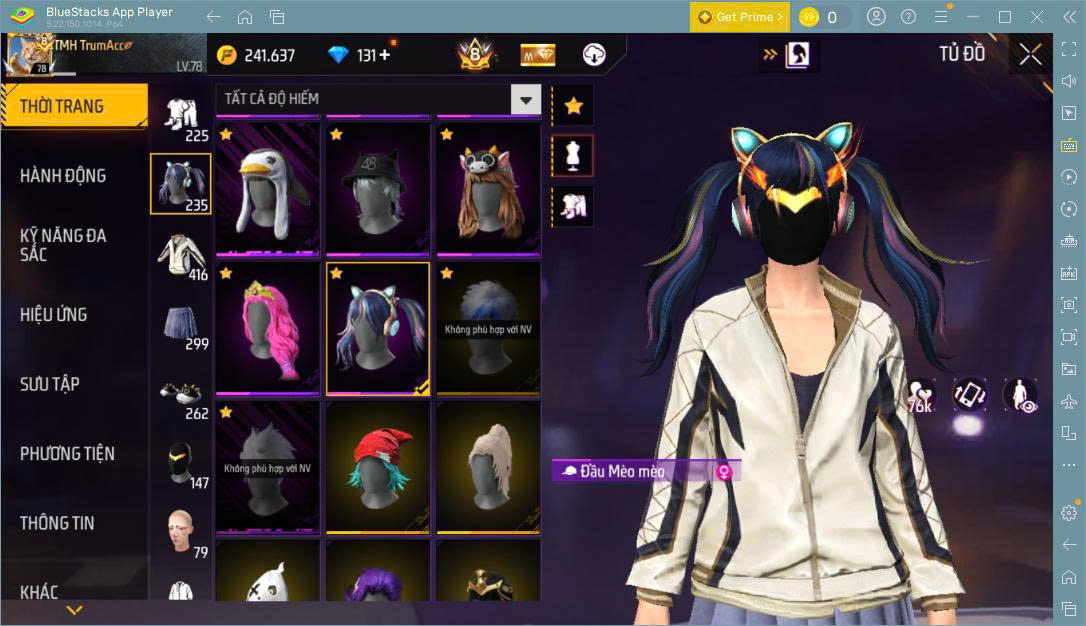Choose the Thông Tin tab

58,523
